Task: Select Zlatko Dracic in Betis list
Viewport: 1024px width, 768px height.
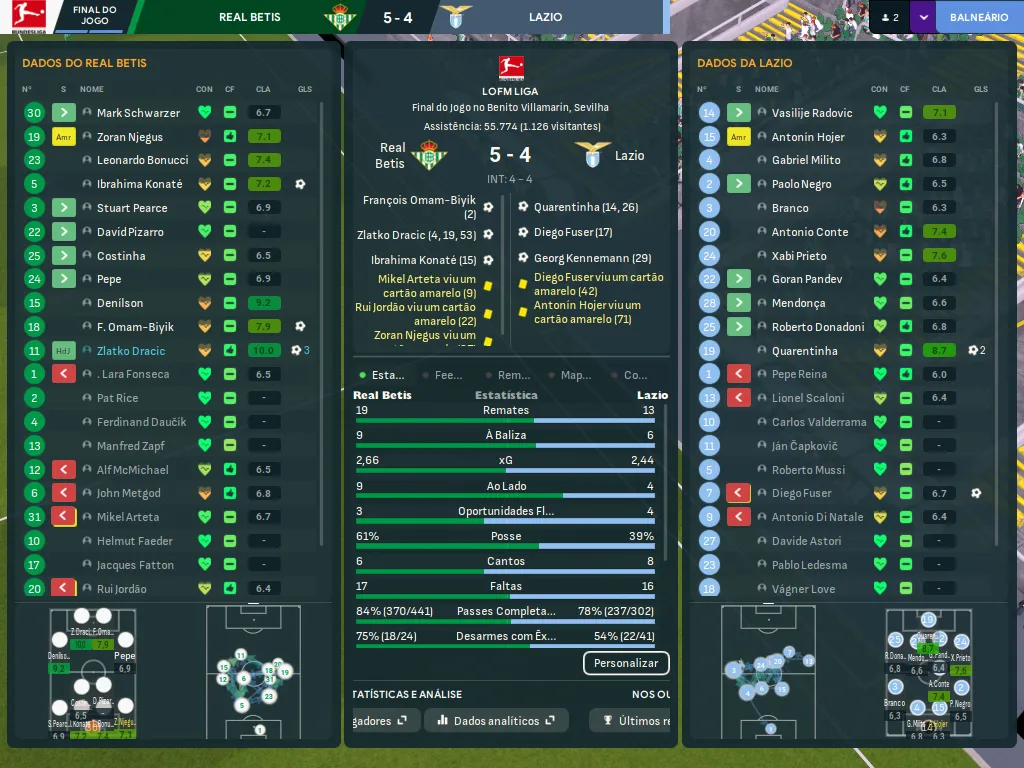Action: pos(131,351)
